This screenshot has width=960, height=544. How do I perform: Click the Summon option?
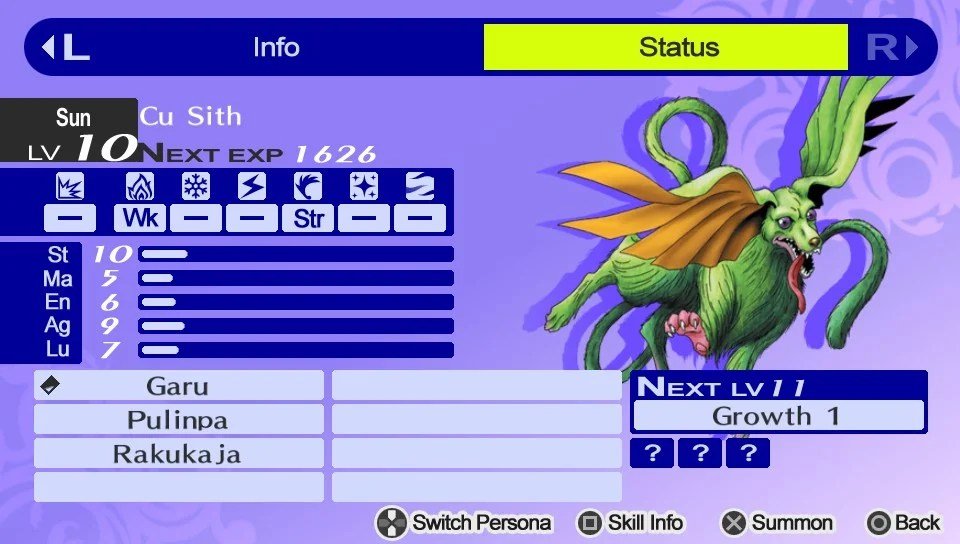click(x=777, y=523)
